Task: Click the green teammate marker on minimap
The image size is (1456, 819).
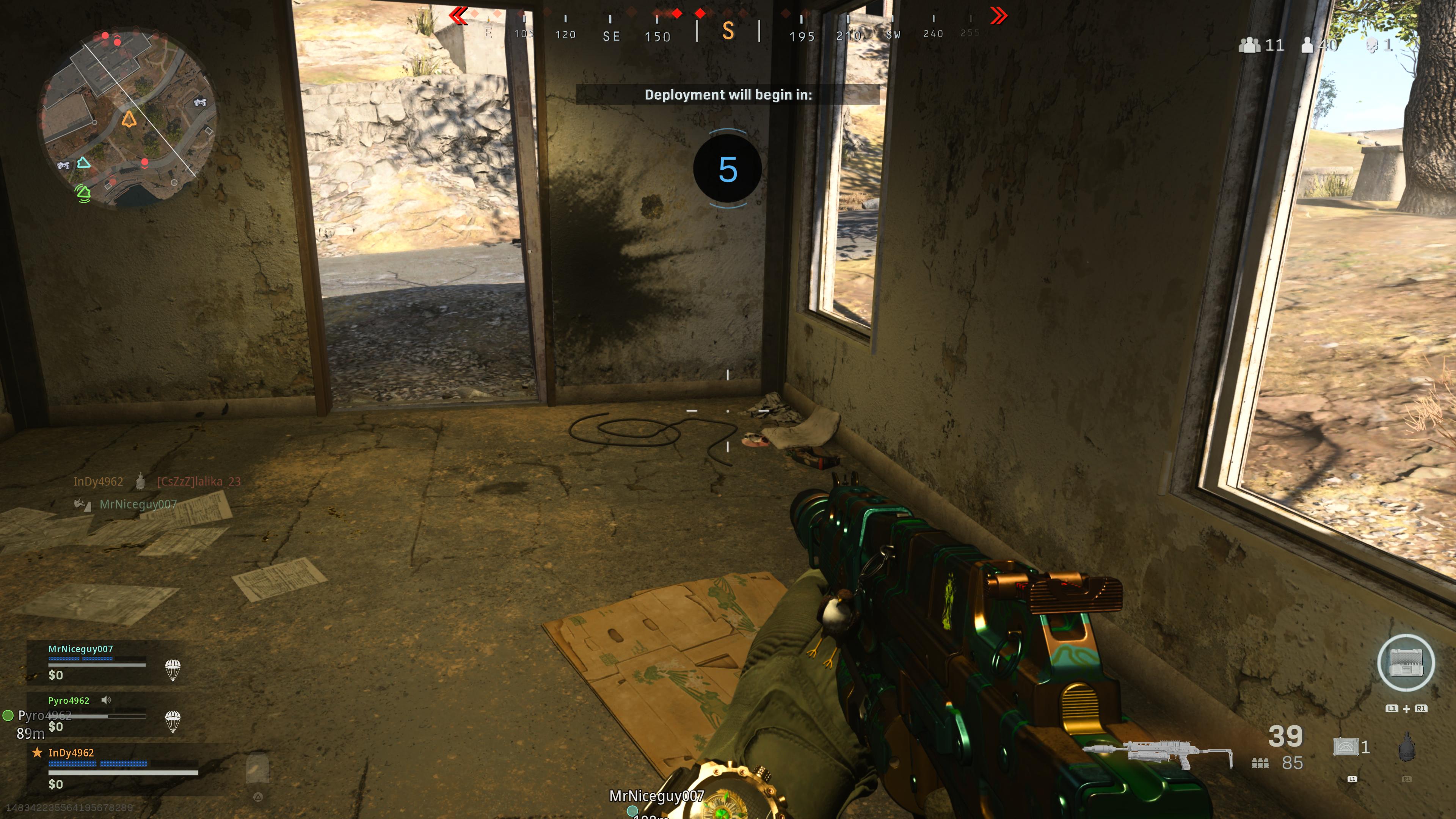Action: tap(83, 193)
